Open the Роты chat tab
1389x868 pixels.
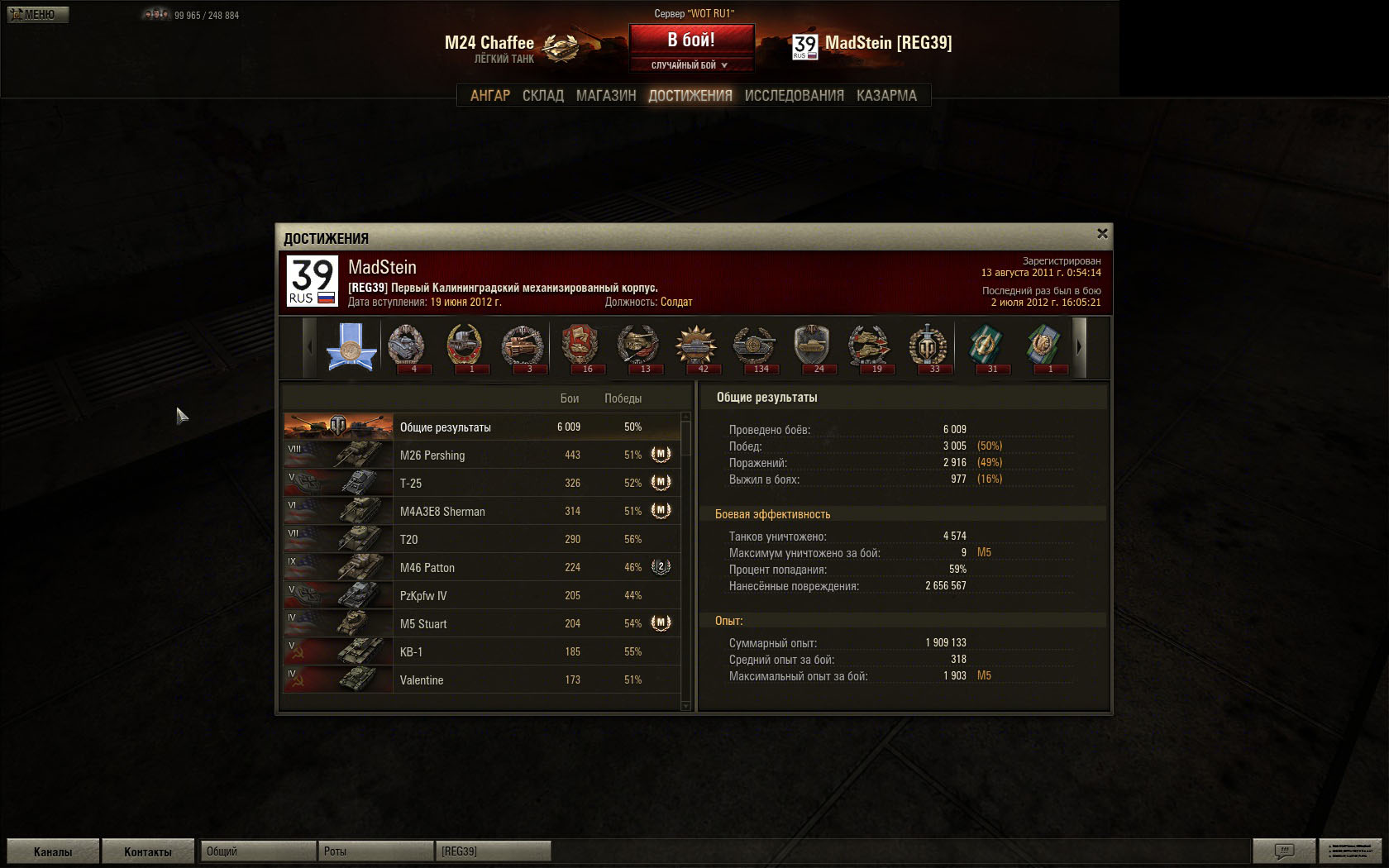(375, 851)
